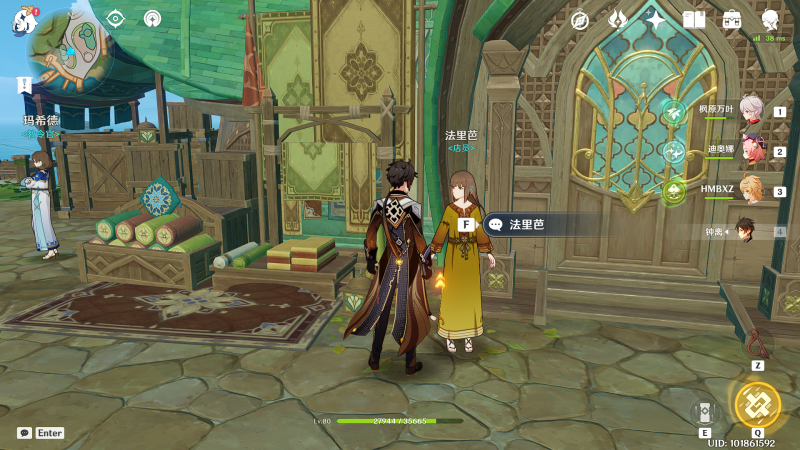Screen dimensions: 800x450
Task: Click the icon right of the crosshair
Action: (x=152, y=18)
